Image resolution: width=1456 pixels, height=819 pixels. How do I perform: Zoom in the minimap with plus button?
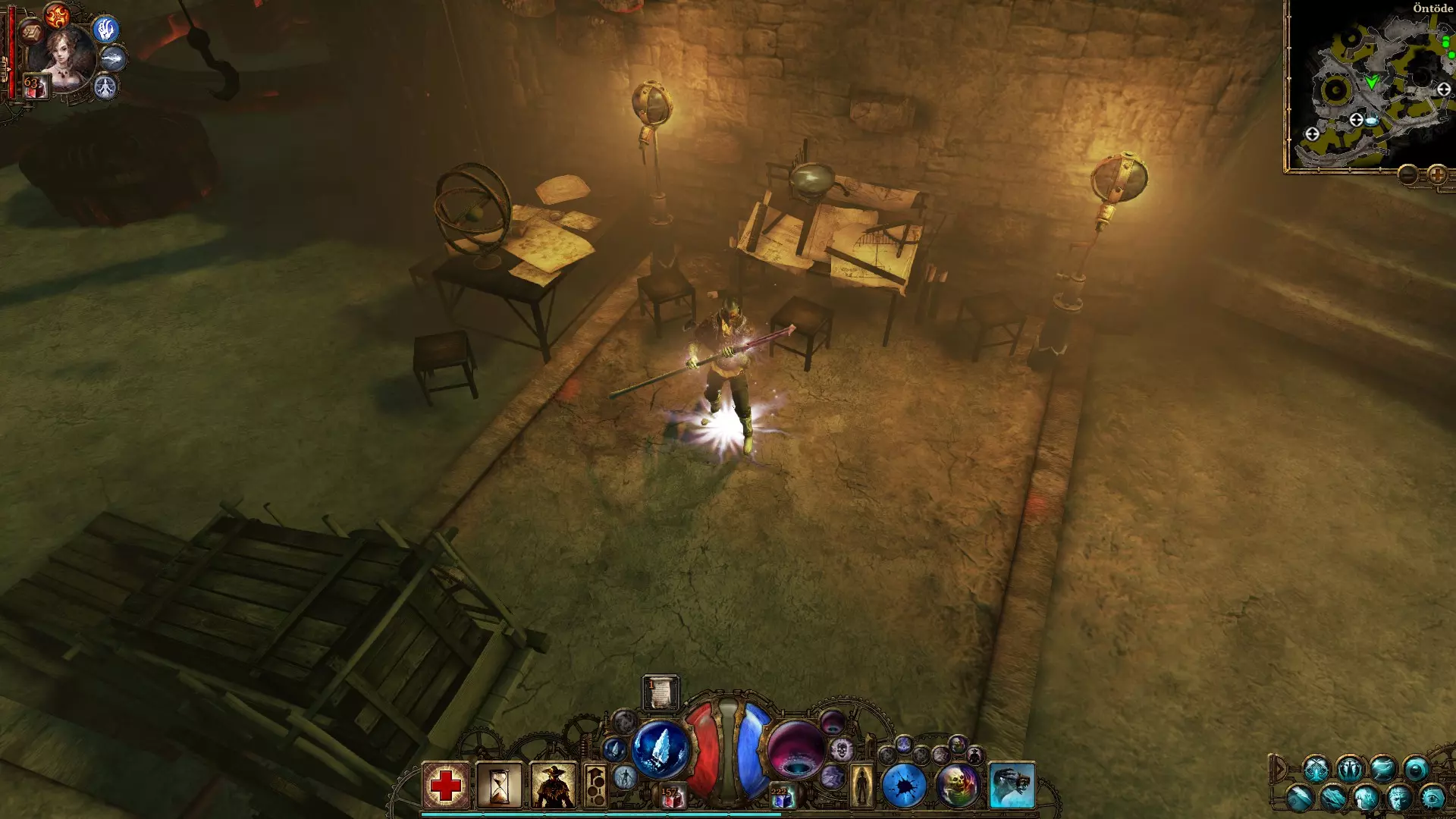[x=1437, y=176]
